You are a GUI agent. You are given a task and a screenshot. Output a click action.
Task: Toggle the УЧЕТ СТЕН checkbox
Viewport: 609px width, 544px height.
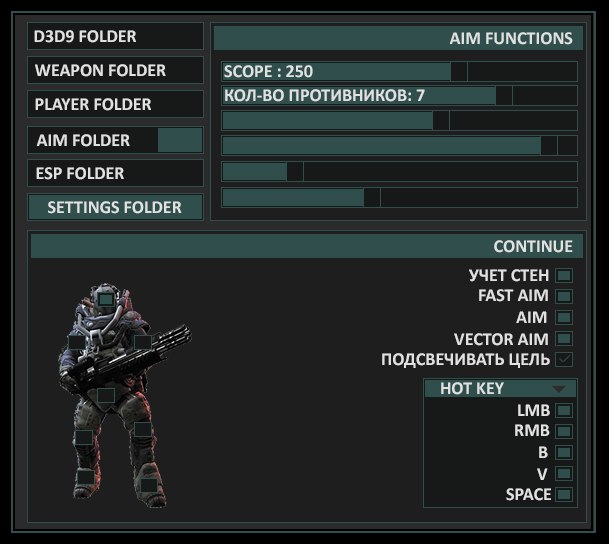point(564,275)
